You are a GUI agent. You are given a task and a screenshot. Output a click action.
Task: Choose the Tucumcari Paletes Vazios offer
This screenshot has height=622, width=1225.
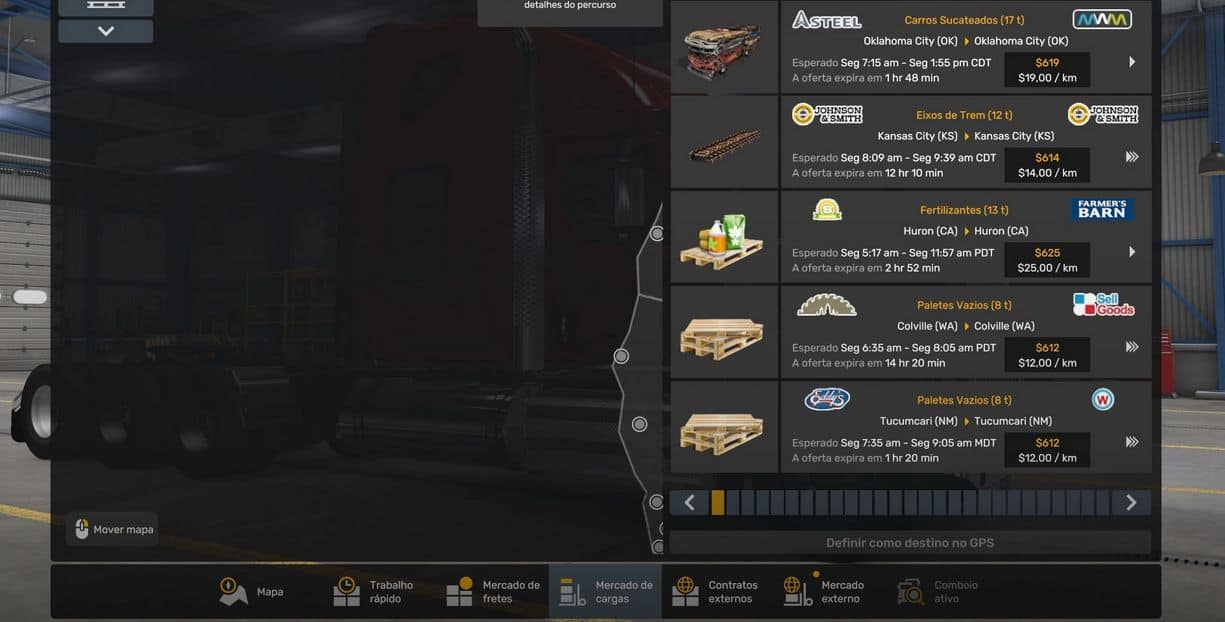[x=965, y=427]
